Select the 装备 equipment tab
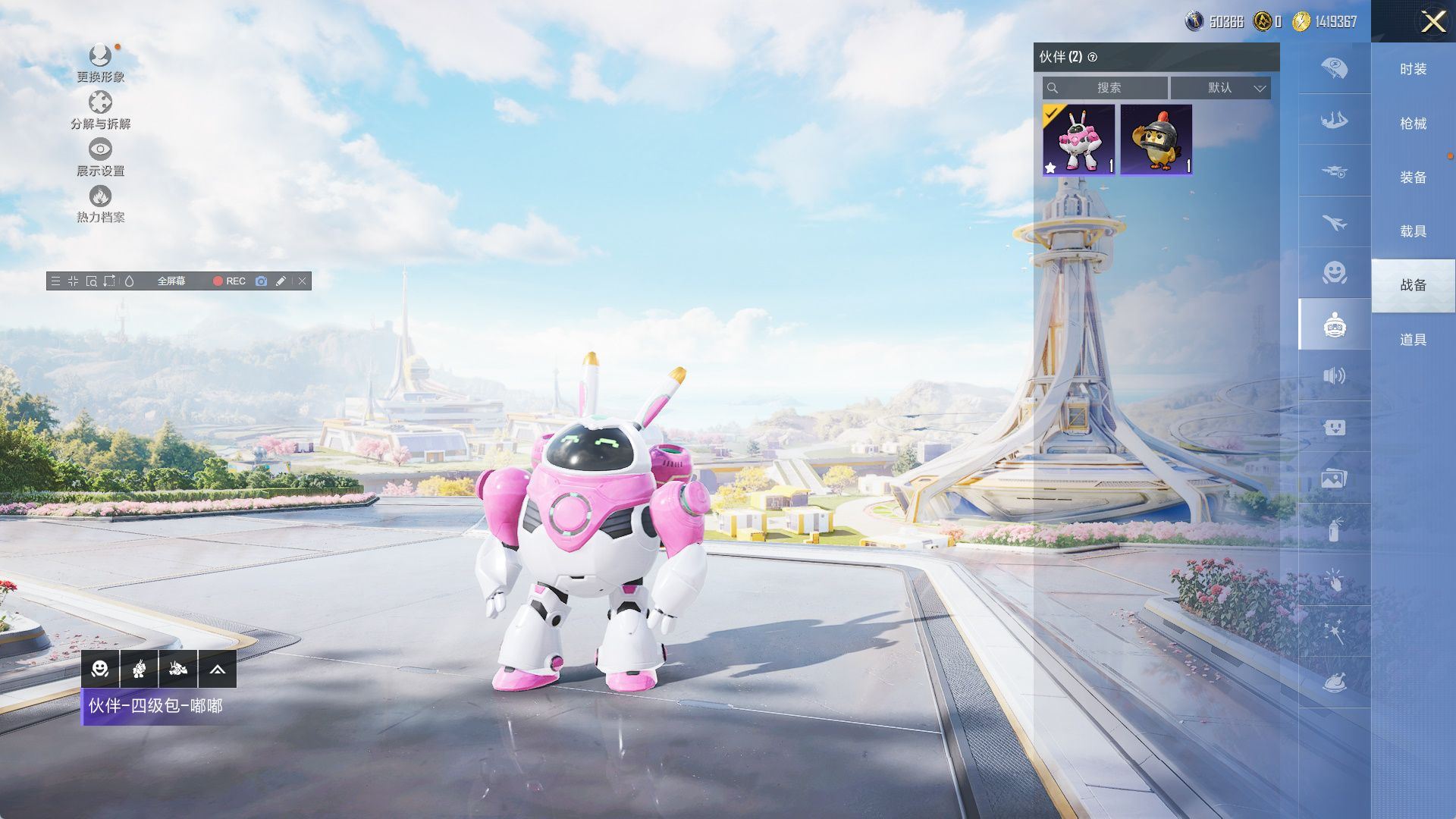This screenshot has height=819, width=1456. [1413, 177]
